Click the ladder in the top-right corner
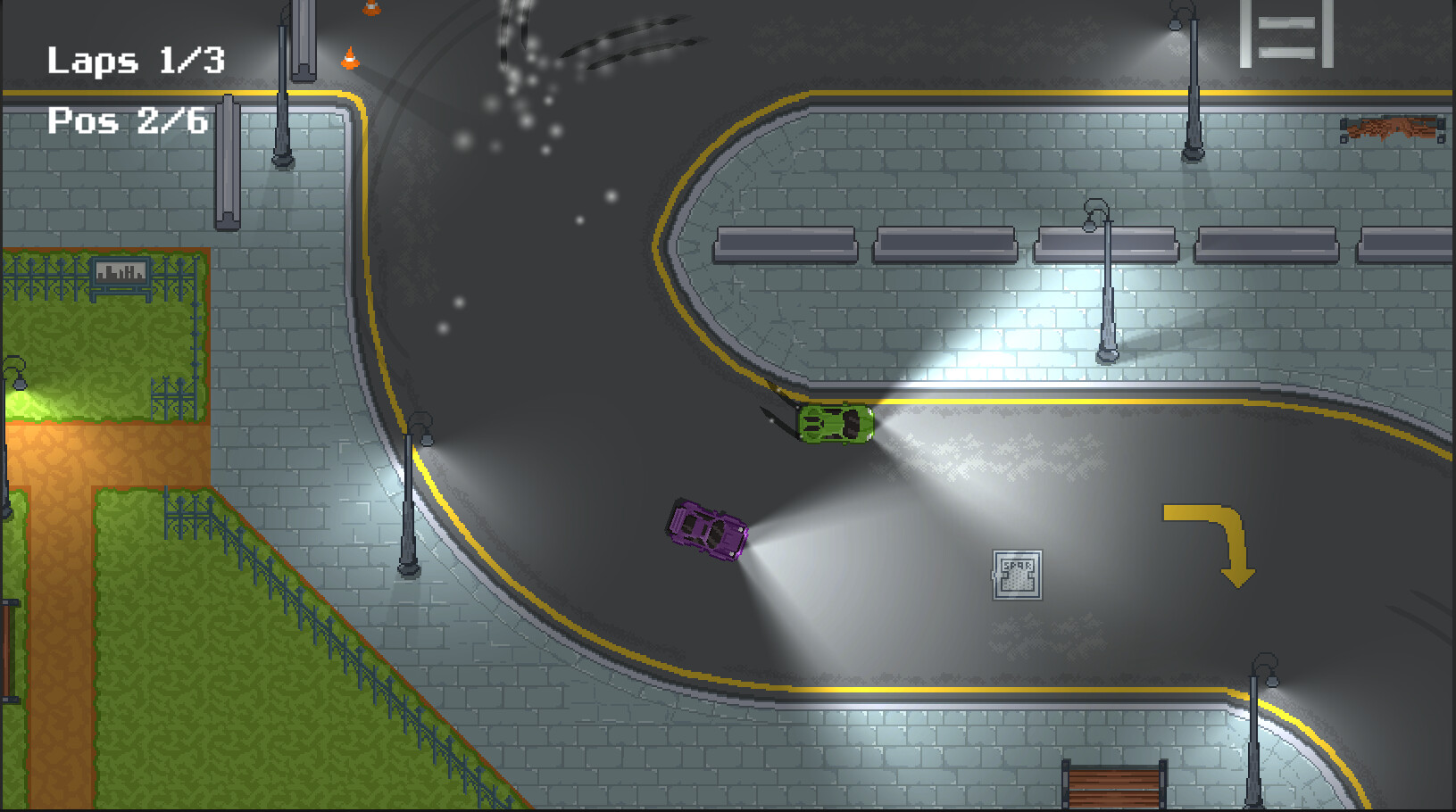 point(1286,36)
